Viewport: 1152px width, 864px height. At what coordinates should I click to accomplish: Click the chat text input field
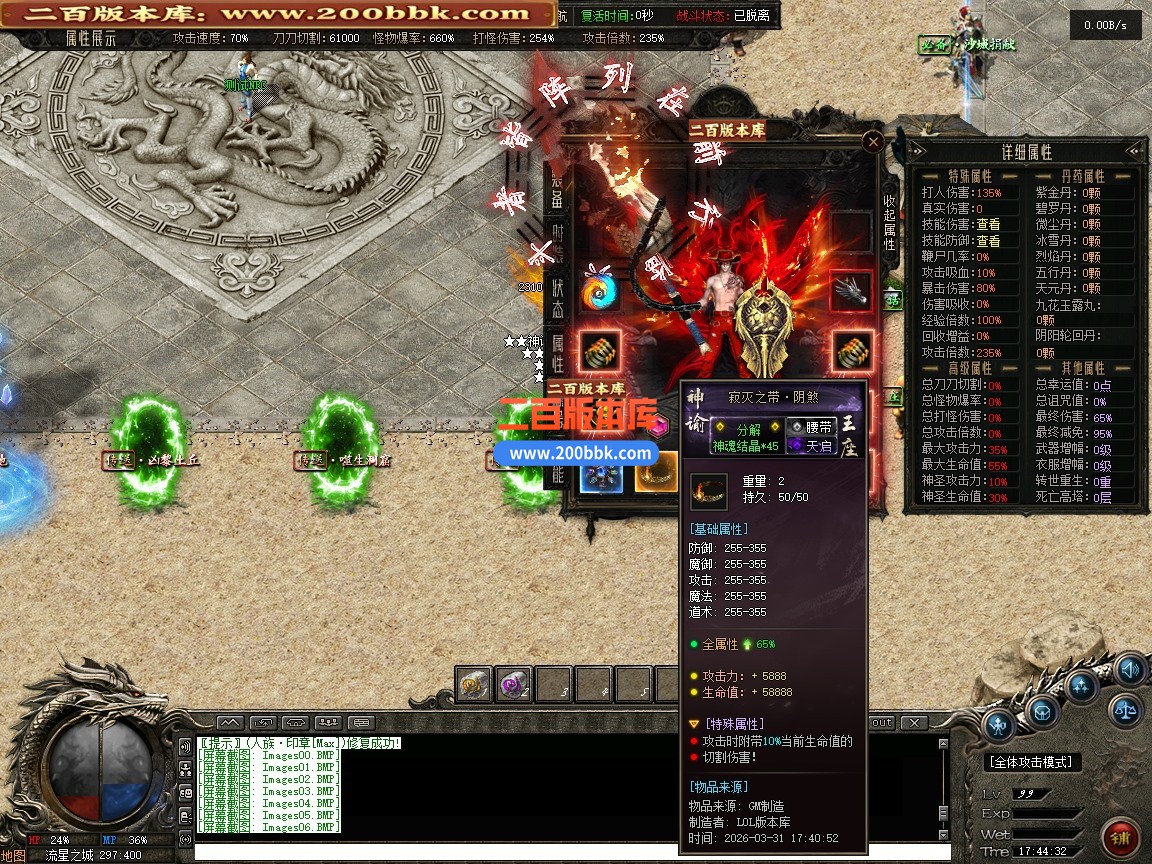[x=560, y=853]
